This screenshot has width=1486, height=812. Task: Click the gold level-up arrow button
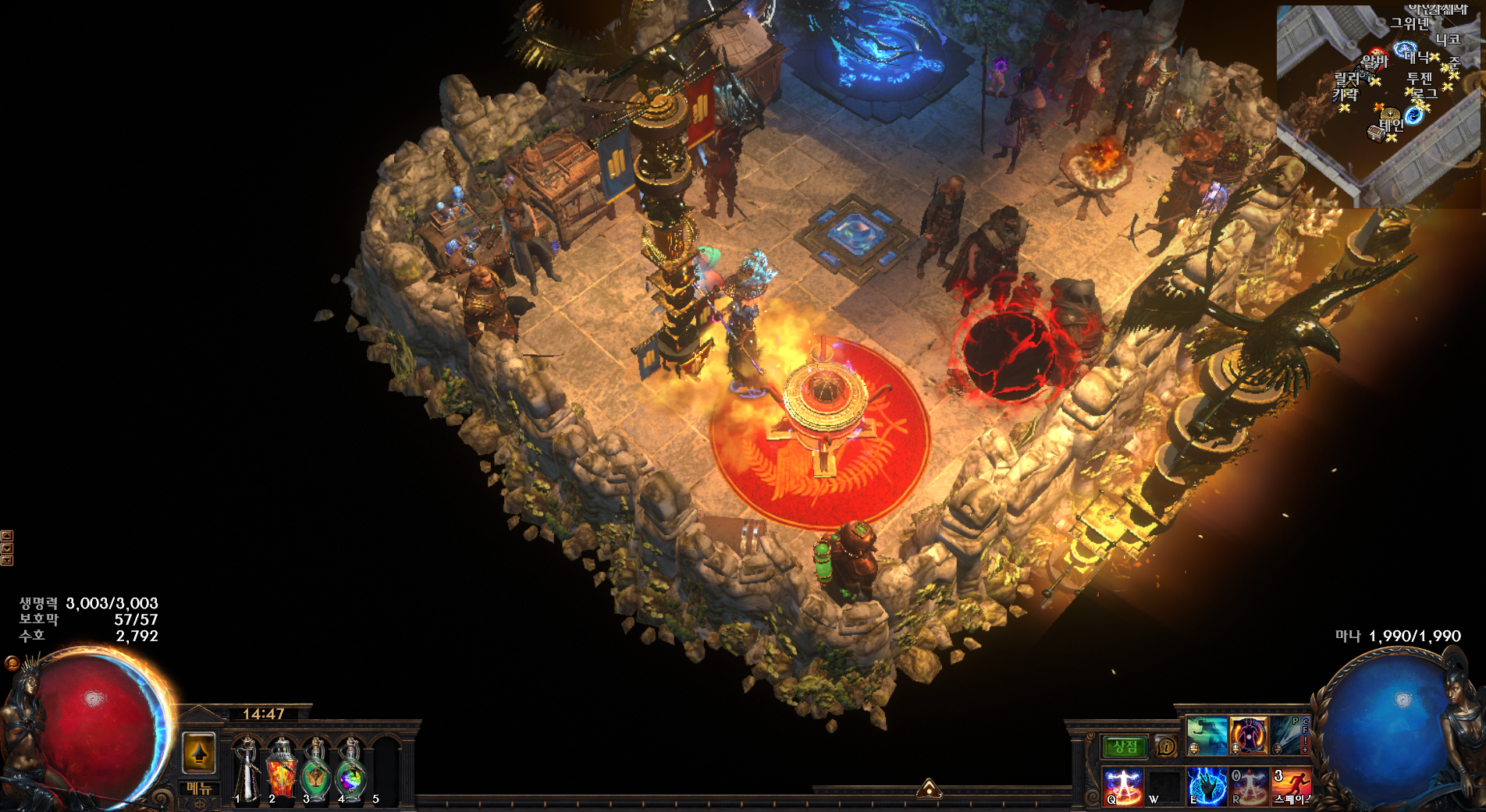pos(199,753)
